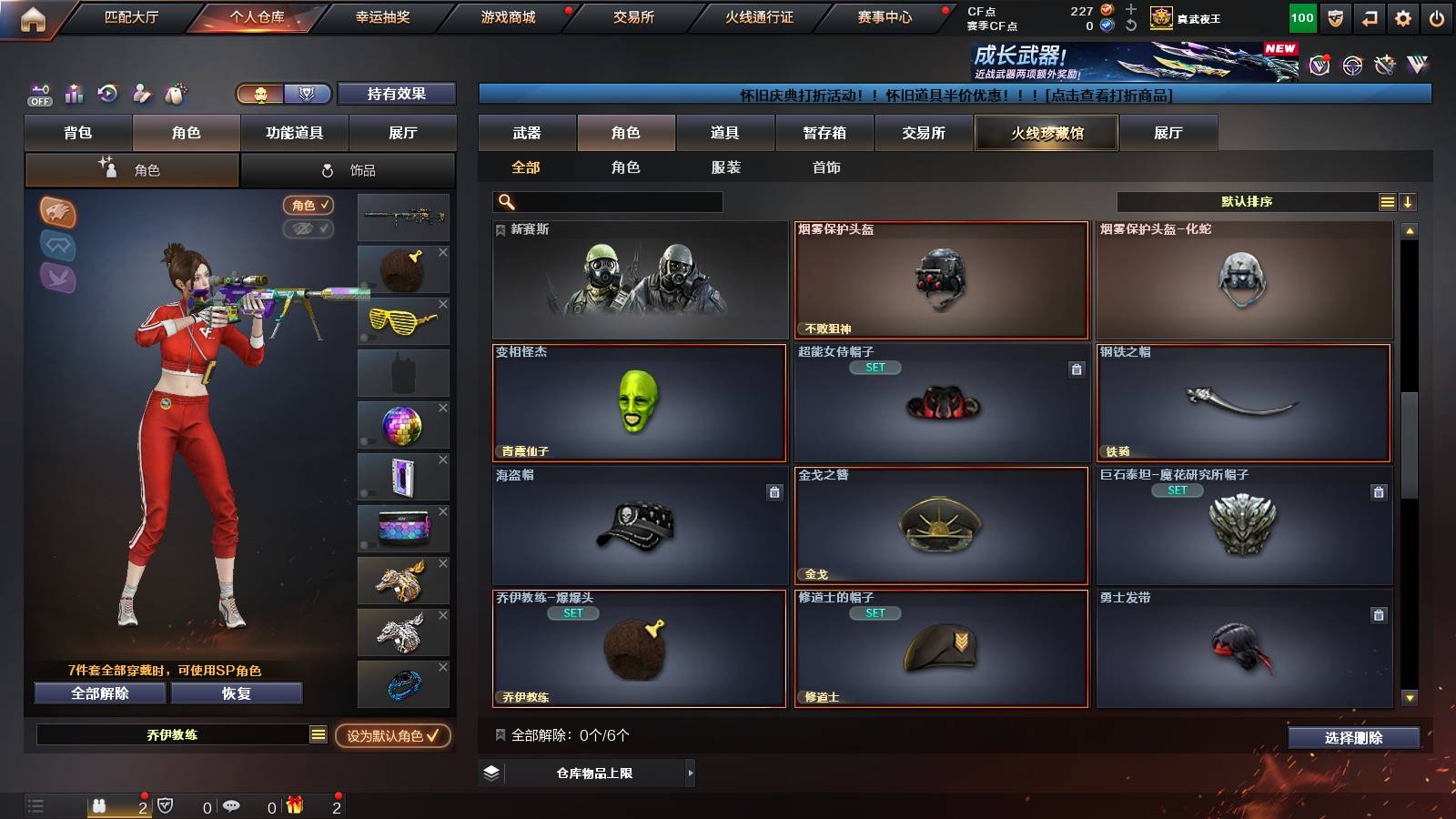The width and height of the screenshot is (1456, 819).
Task: Click the 选择删除 button
Action: click(1353, 738)
